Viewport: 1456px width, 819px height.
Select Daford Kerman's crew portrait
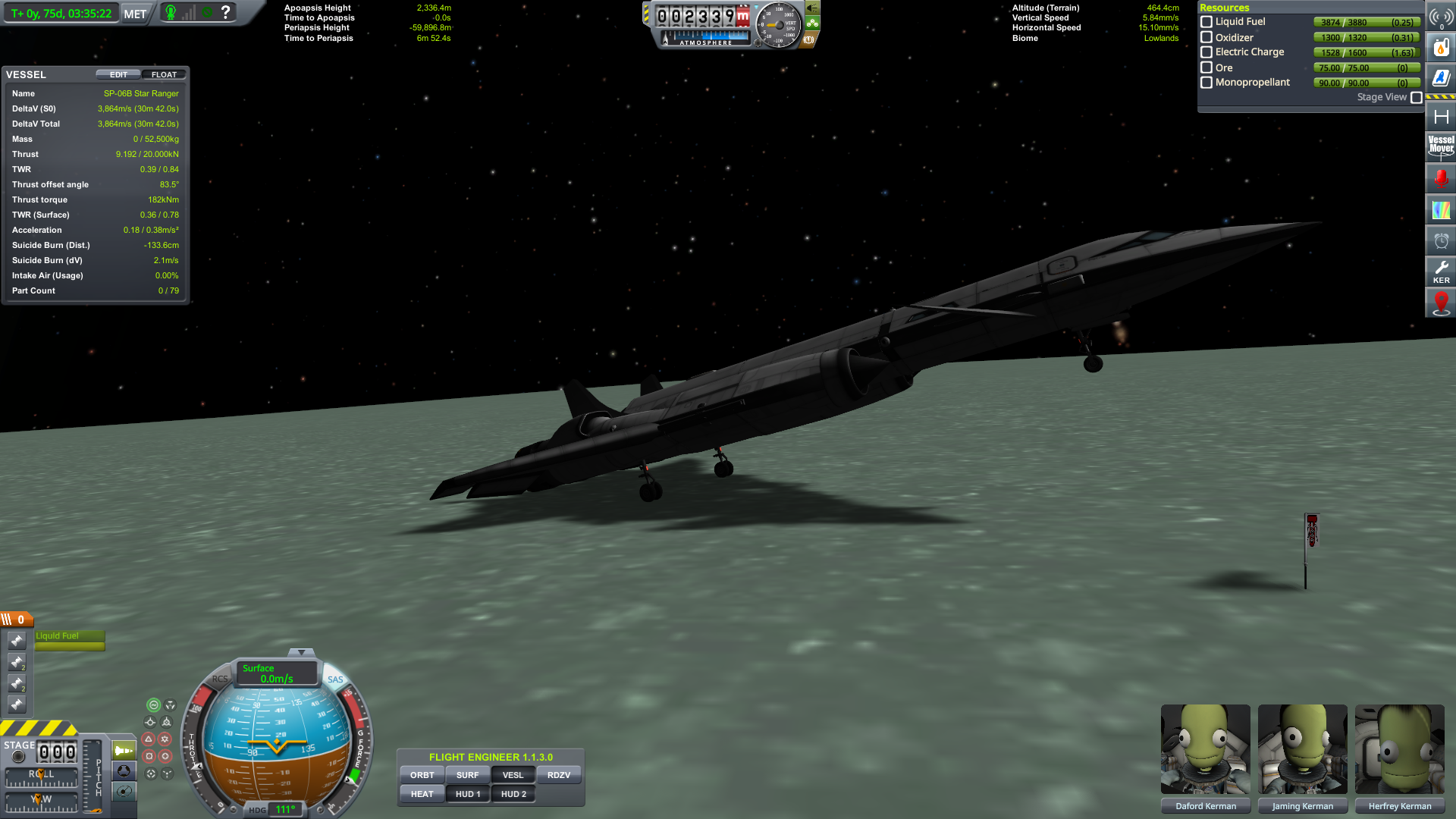(x=1205, y=749)
